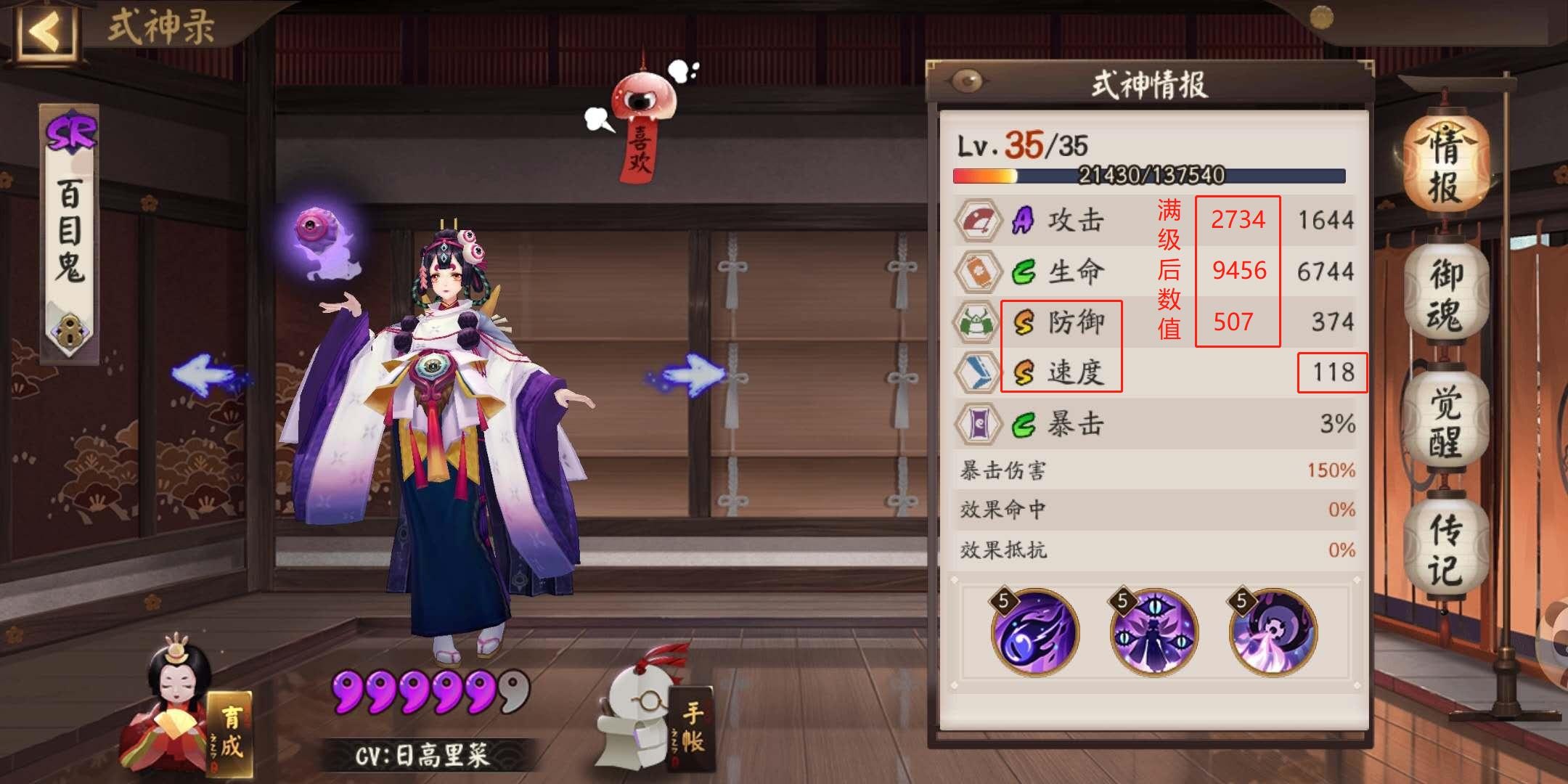
Task: Open the 手帐 notebook button
Action: coord(657,719)
